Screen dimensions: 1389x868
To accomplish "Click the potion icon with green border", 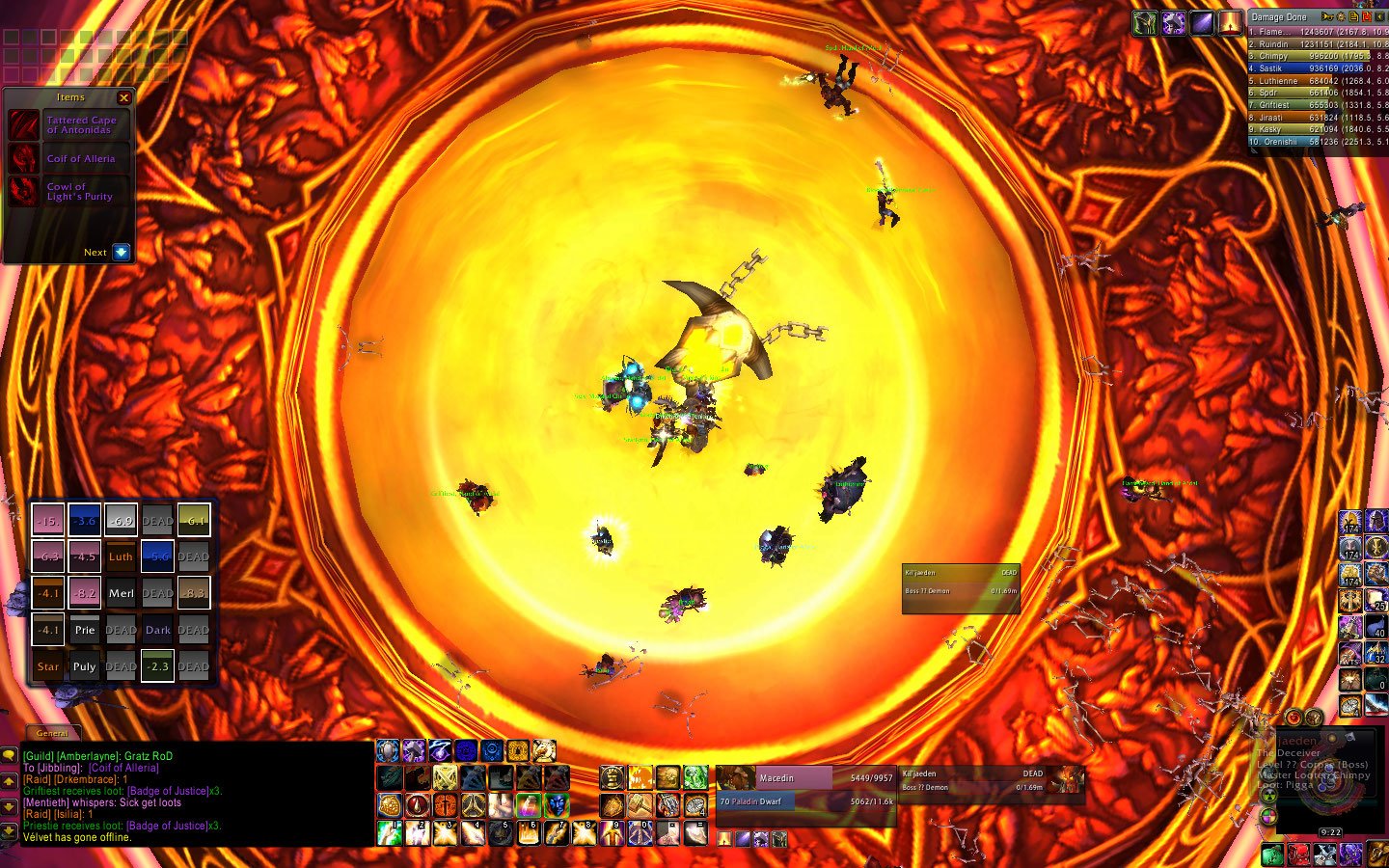I will pos(528,805).
